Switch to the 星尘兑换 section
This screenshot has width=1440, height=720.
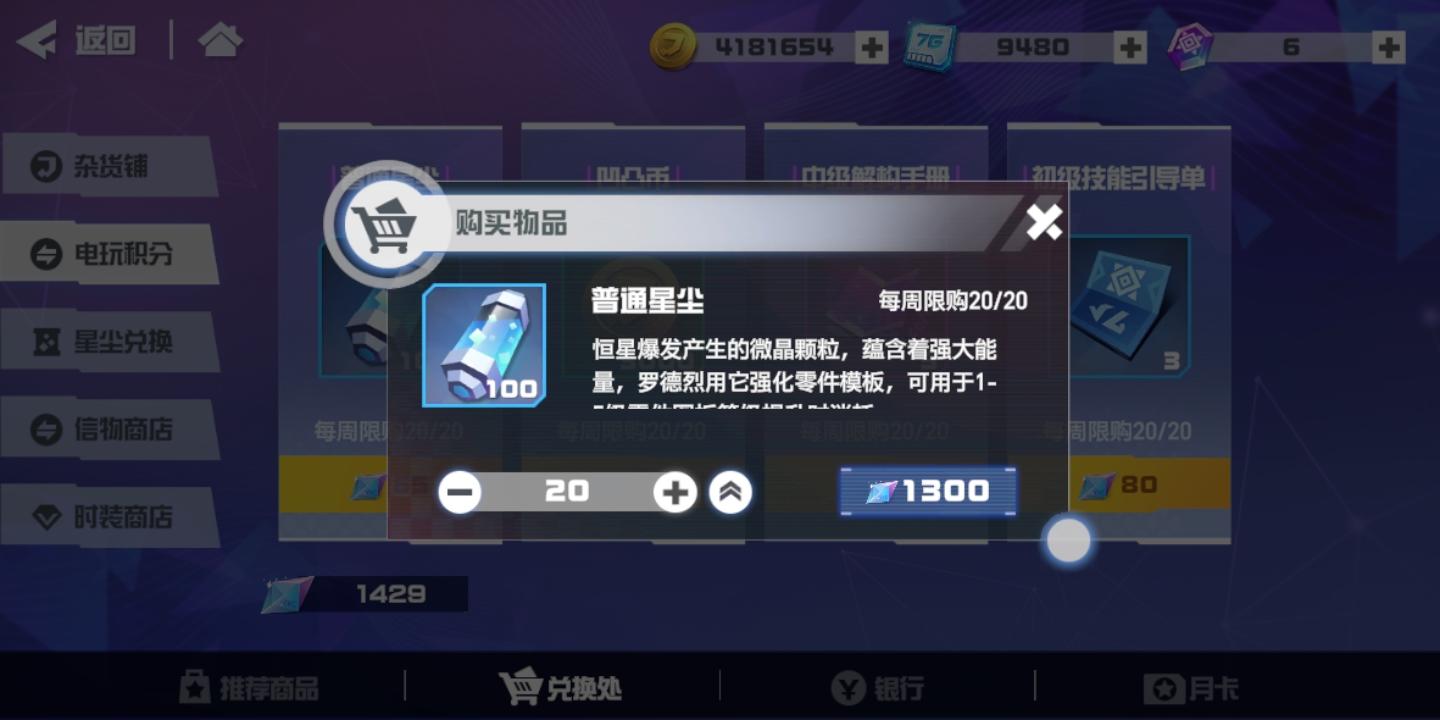[x=103, y=340]
